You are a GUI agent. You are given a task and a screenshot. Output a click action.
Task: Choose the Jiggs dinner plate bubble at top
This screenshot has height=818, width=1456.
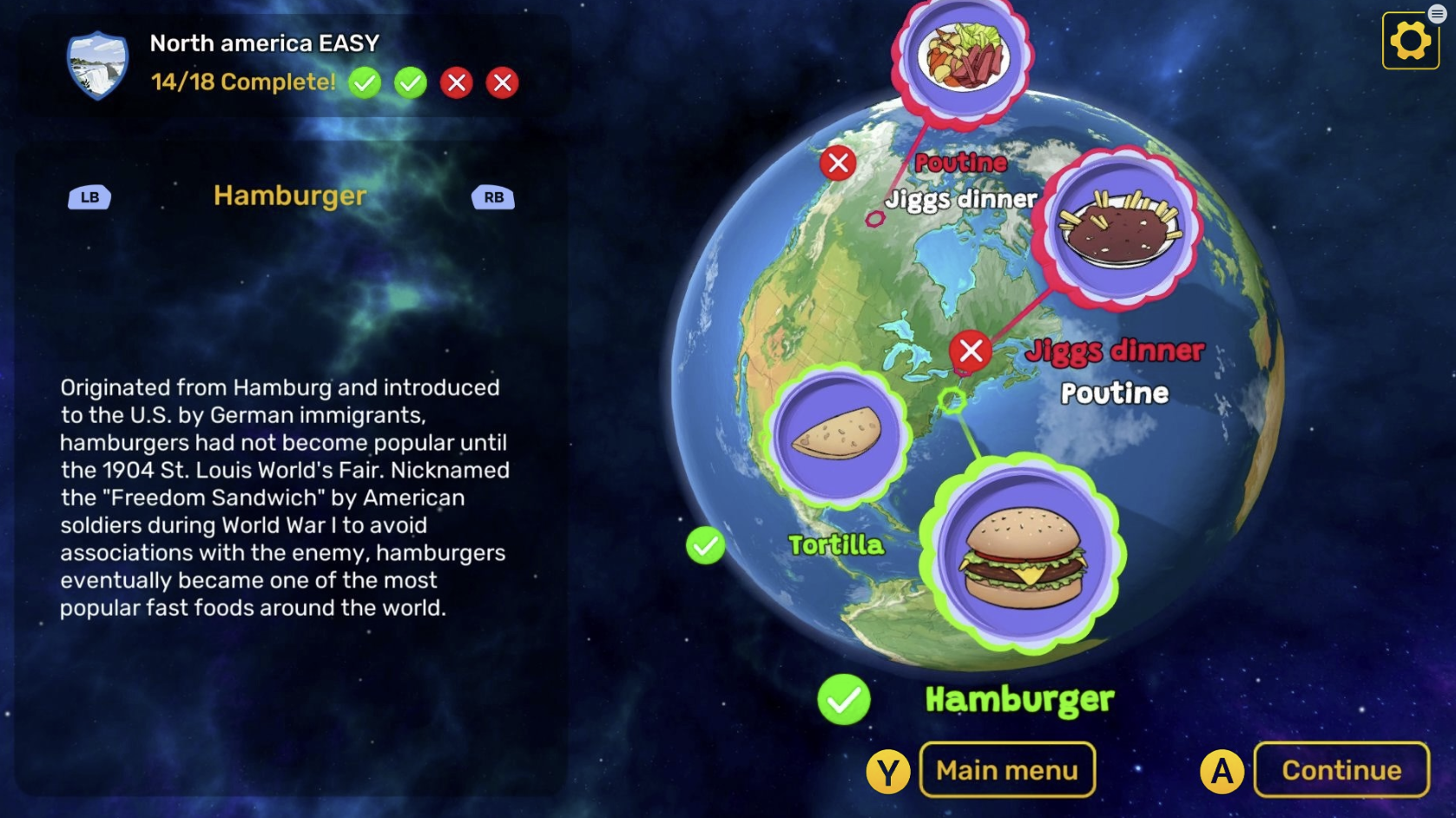[964, 56]
